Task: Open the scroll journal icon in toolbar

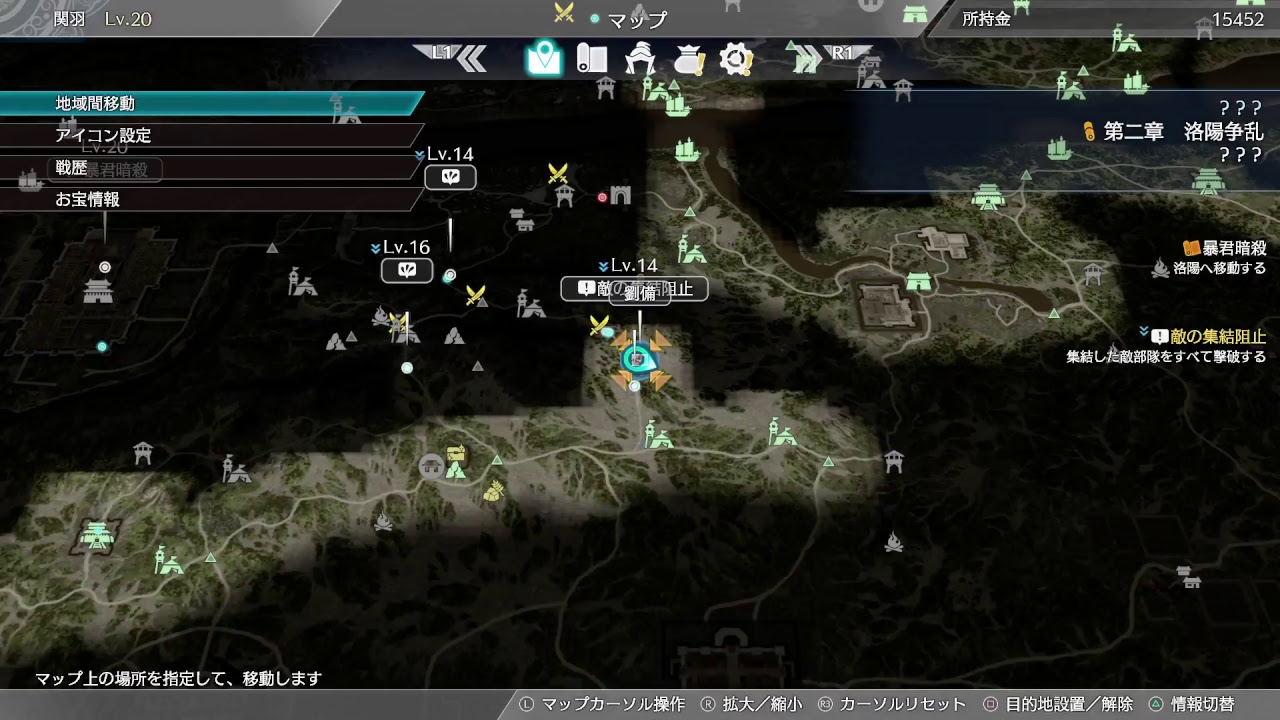Action: 590,59
